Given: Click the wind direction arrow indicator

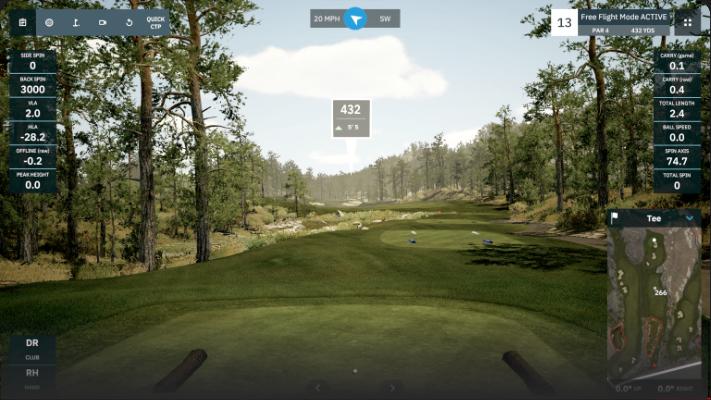Looking at the screenshot, I should (x=356, y=19).
